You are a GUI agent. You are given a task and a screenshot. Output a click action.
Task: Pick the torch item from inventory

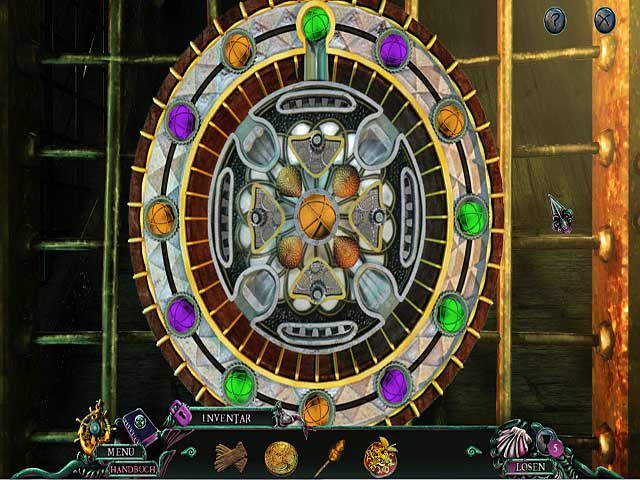coord(331,456)
